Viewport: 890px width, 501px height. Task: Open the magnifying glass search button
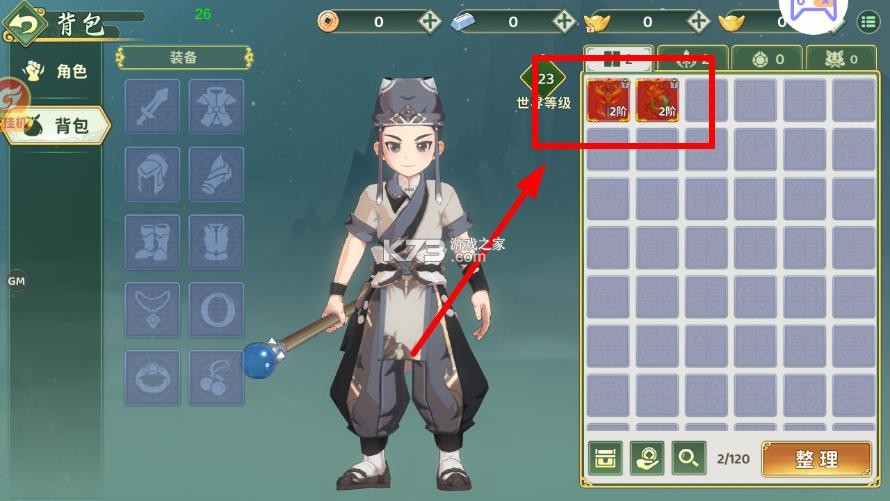pyautogui.click(x=689, y=458)
